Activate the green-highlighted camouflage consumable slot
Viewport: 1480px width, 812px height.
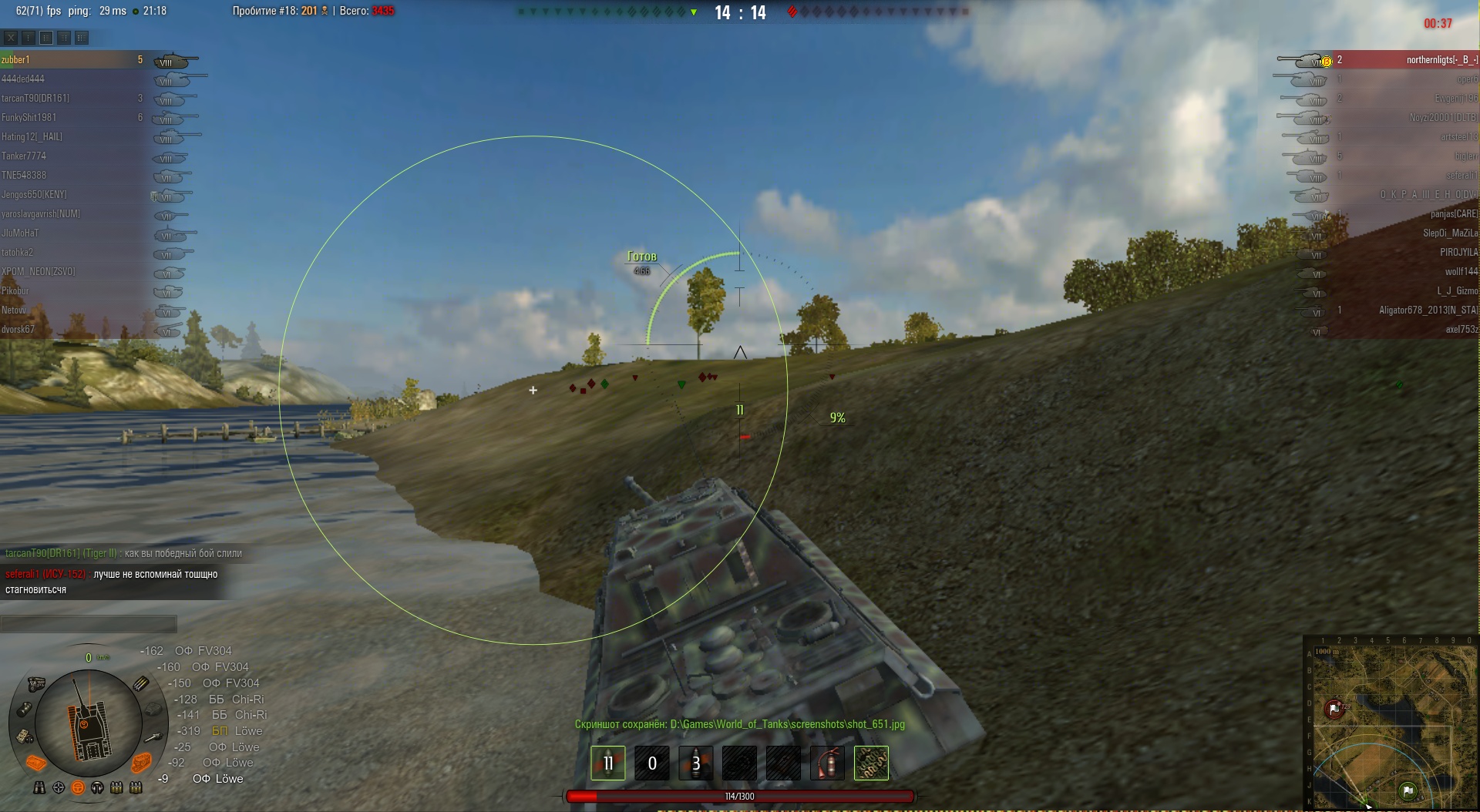coord(871,763)
